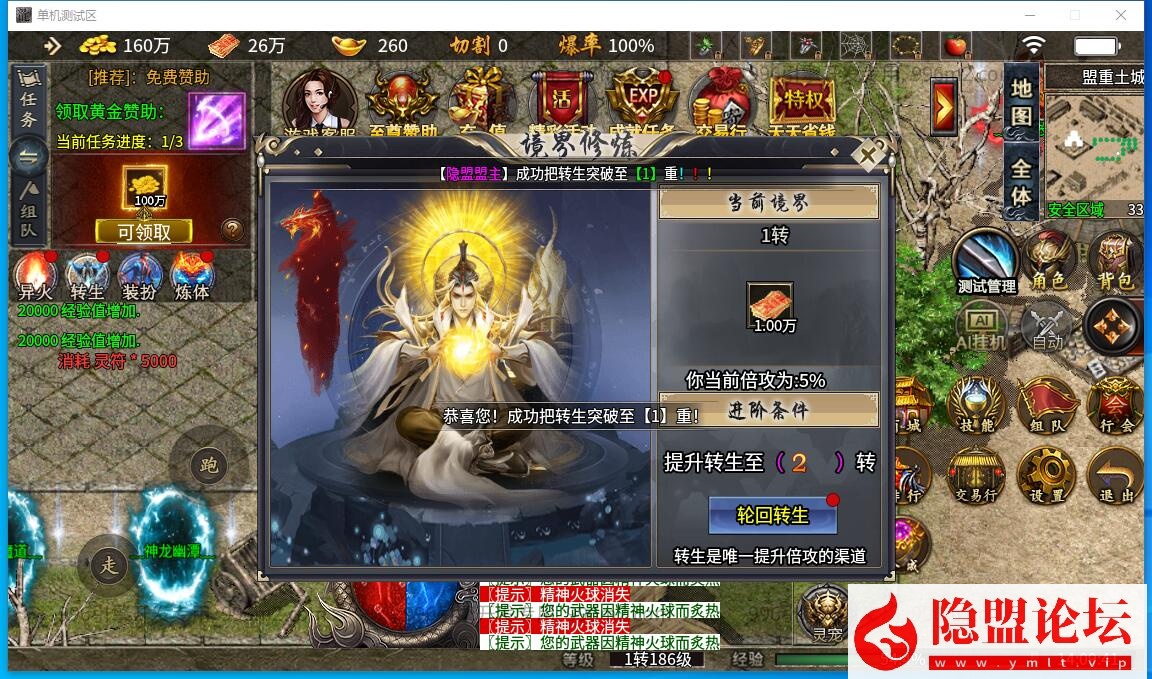Open the 地图 map button
This screenshot has width=1152, height=679.
1021,100
